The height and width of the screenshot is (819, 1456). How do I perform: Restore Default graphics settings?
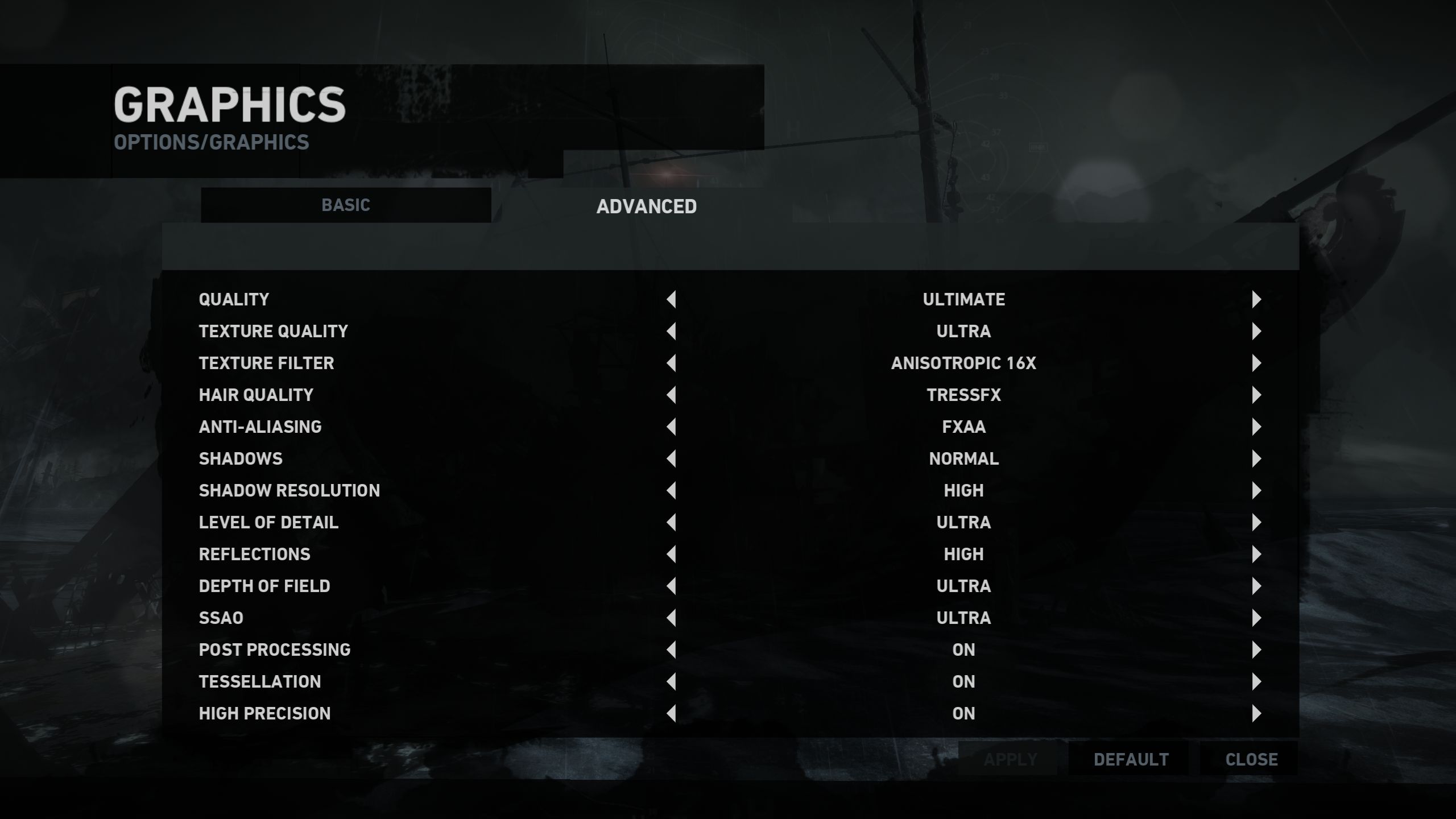(x=1131, y=759)
